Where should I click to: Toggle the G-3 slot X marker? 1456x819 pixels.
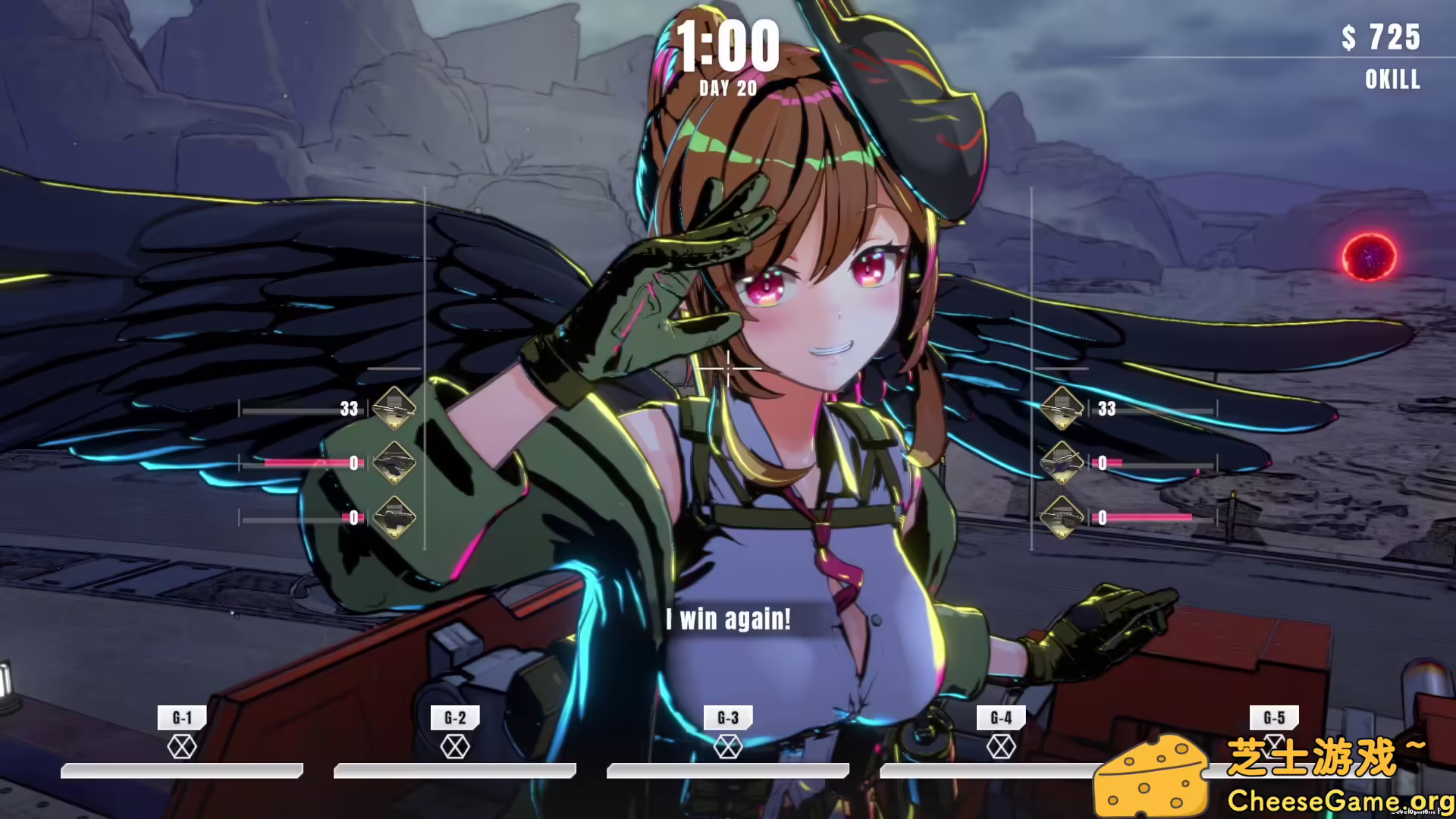click(728, 746)
